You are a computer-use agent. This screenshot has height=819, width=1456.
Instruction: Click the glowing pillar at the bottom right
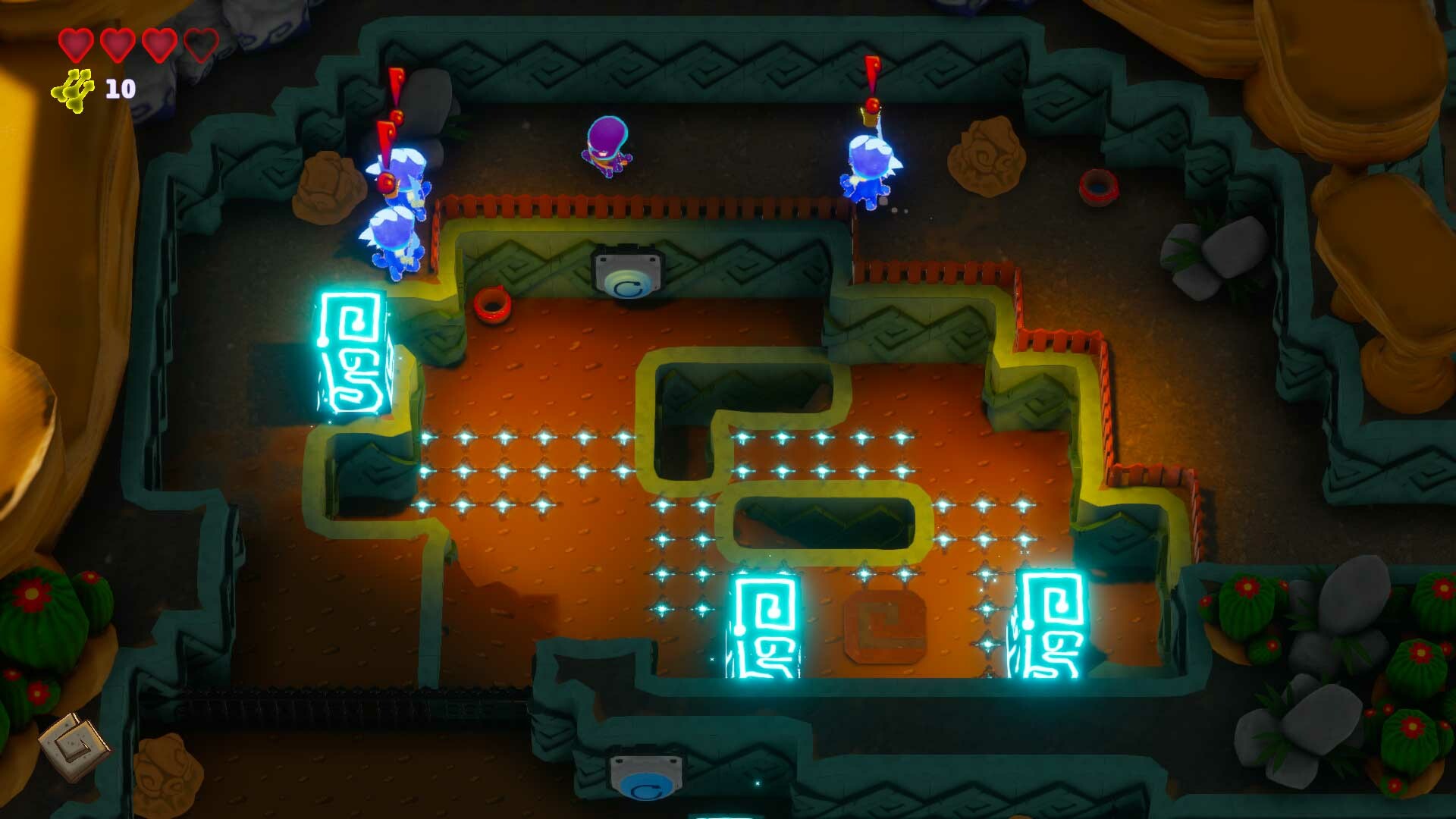click(x=1054, y=622)
